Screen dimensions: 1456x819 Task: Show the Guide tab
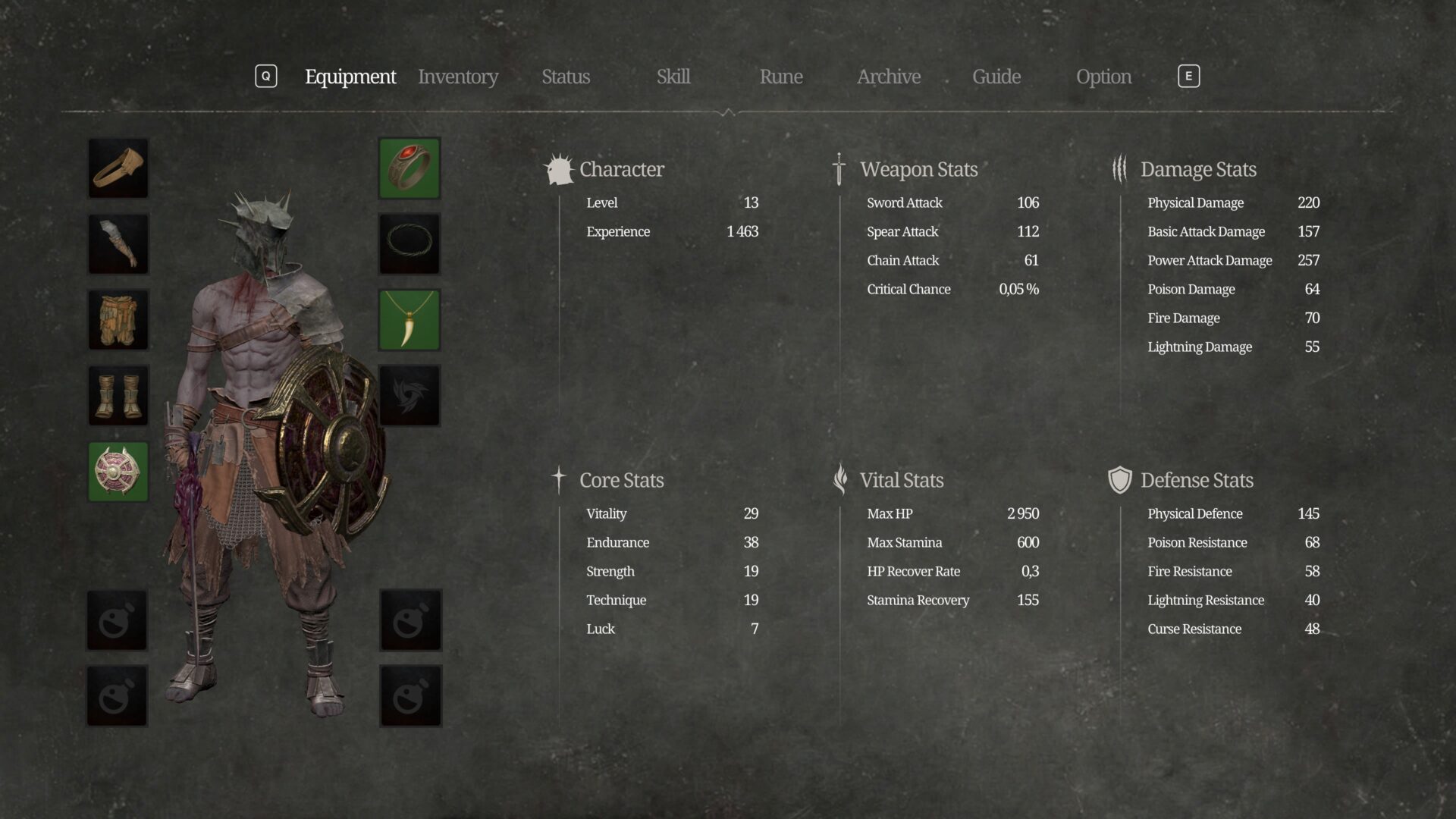click(996, 77)
